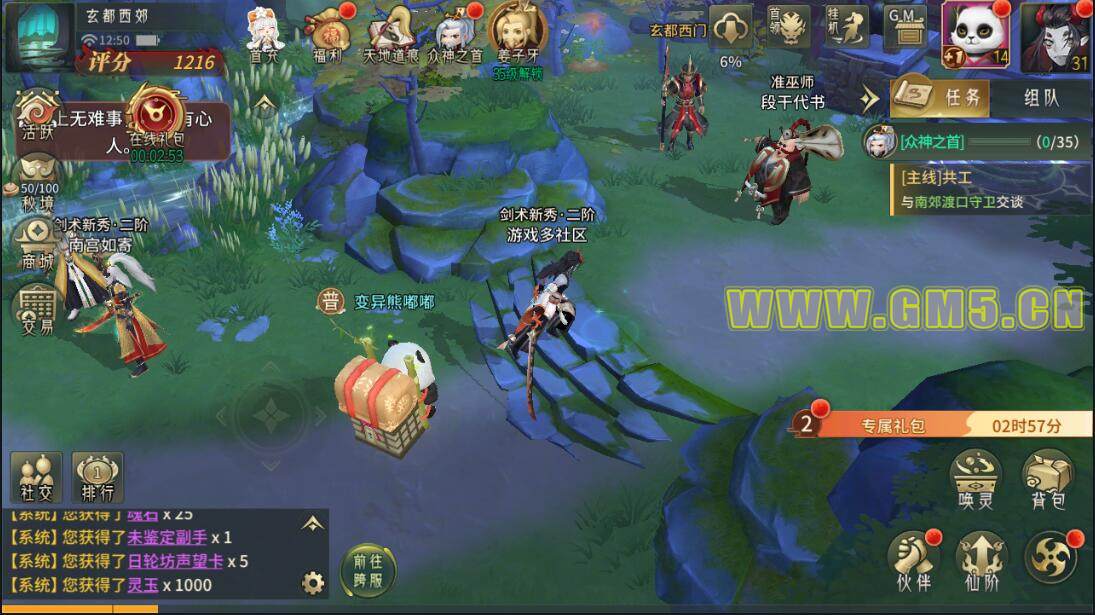The width and height of the screenshot is (1095, 615).
Task: Select the panda pet portrait
Action: [x=975, y=35]
